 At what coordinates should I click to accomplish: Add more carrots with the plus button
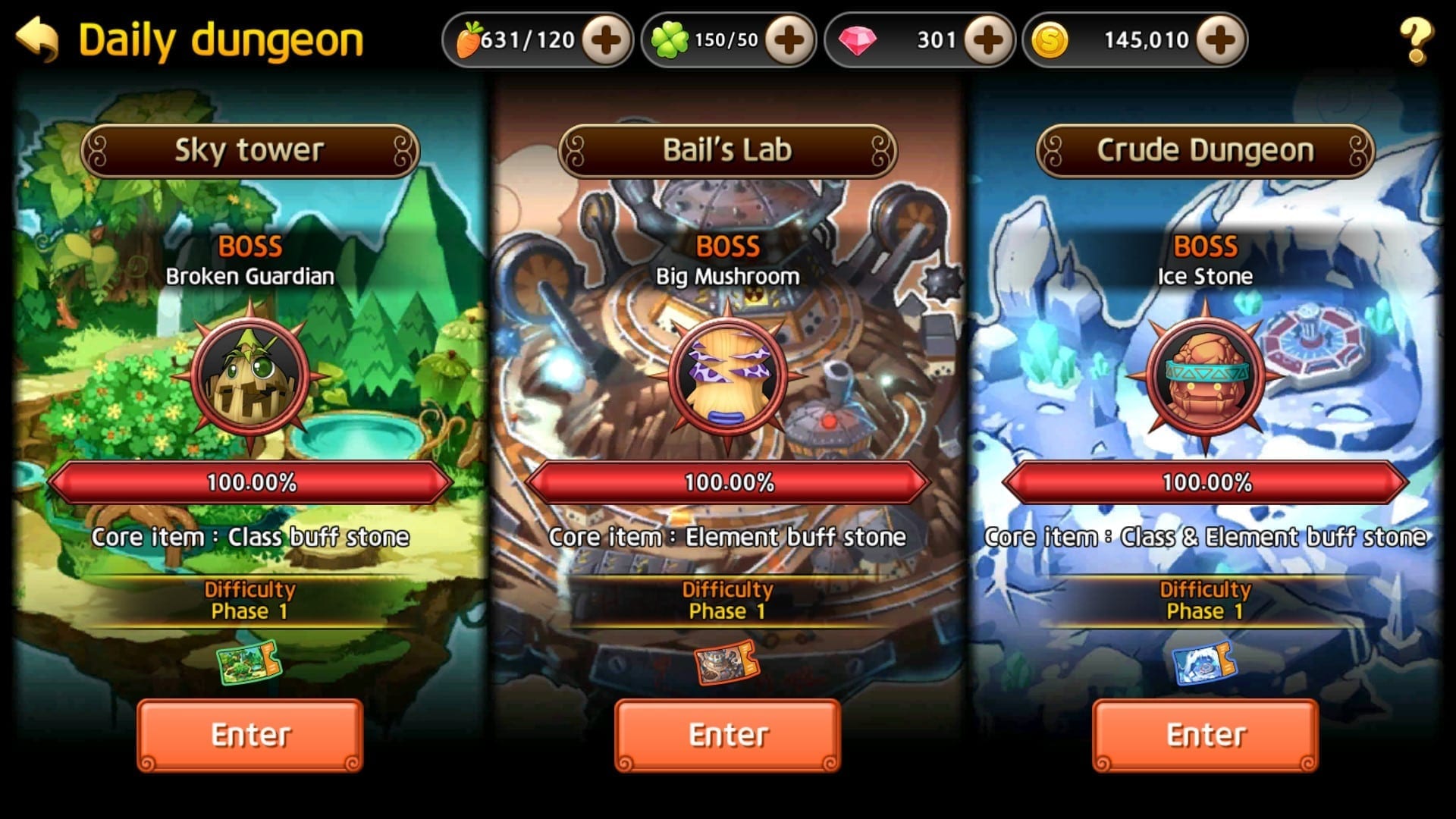pyautogui.click(x=606, y=40)
